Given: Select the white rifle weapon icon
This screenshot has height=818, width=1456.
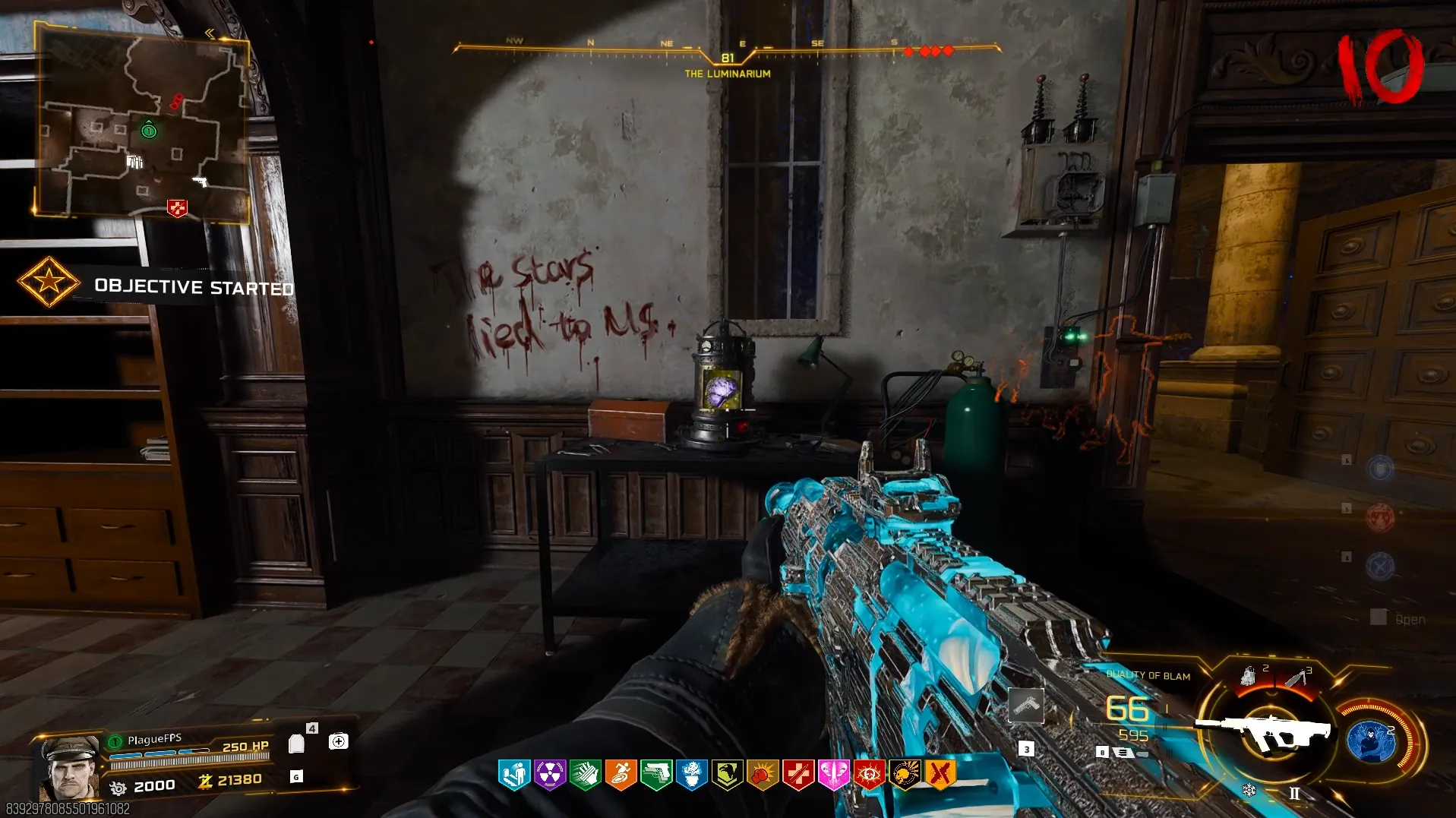Looking at the screenshot, I should pyautogui.click(x=1263, y=731).
